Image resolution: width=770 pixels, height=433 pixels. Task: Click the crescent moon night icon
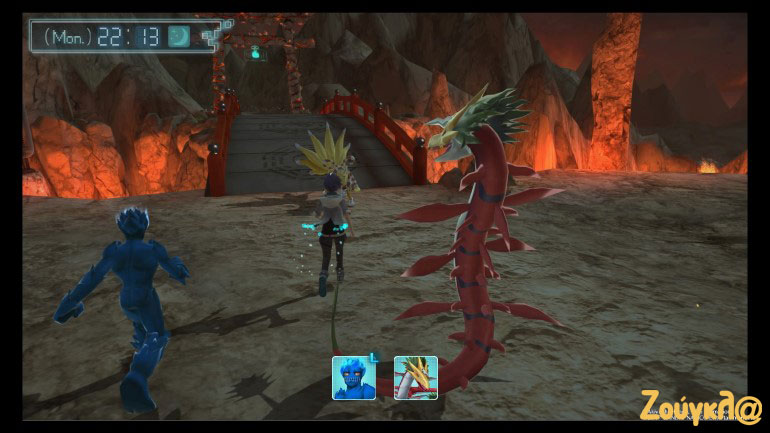point(180,36)
